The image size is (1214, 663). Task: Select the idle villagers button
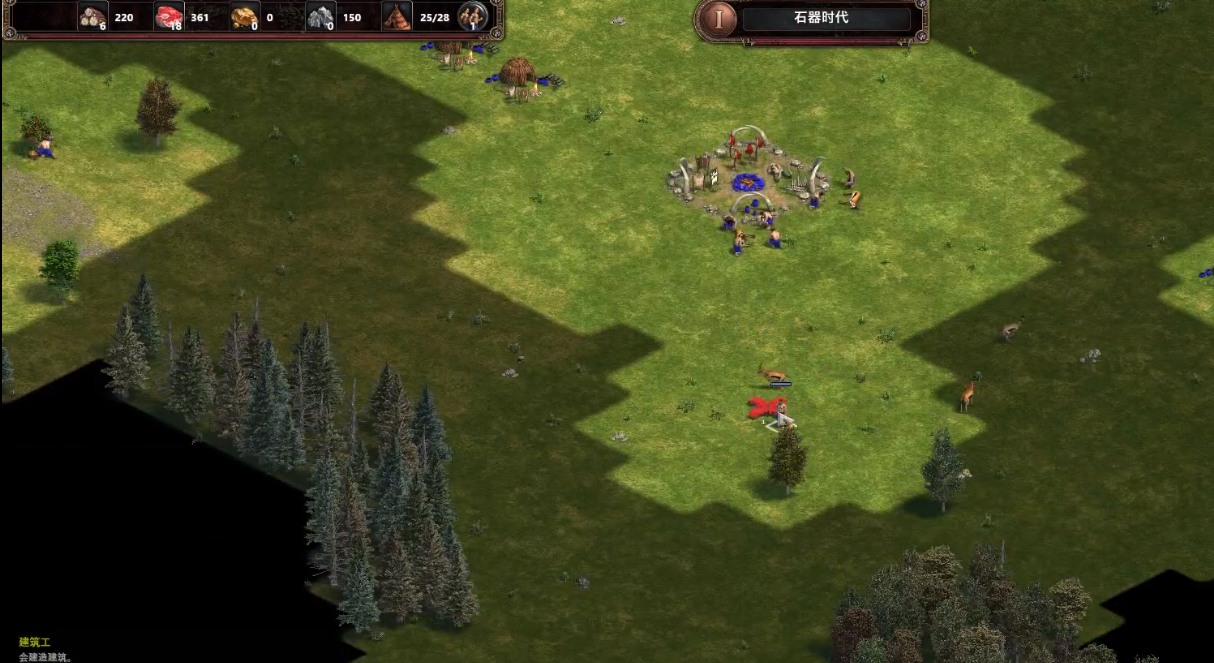472,16
